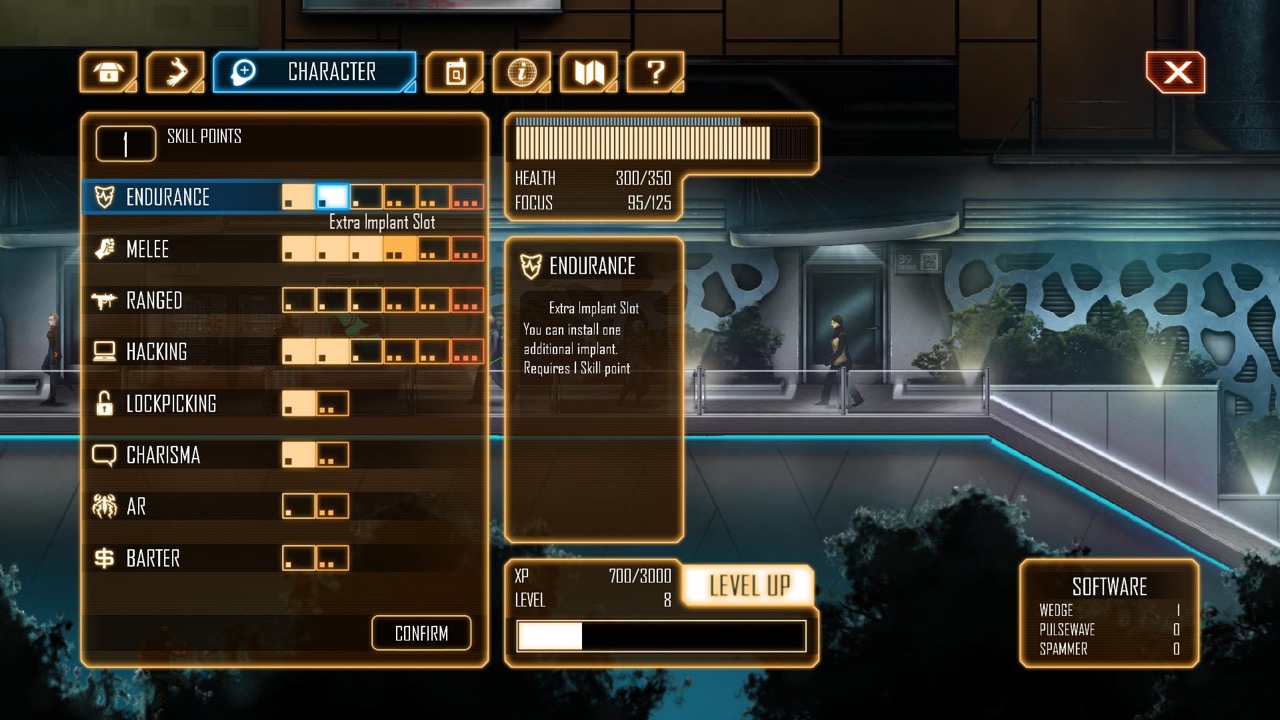The width and height of the screenshot is (1280, 720).
Task: Switch to the cybernetic arm implants tab
Action: point(175,72)
